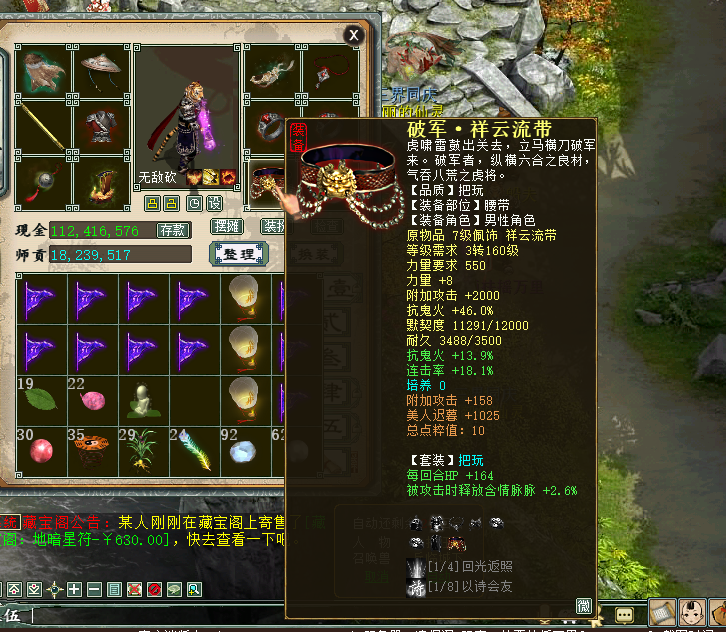Select the golden staff weapon slot
The width and height of the screenshot is (726, 632).
[x=43, y=129]
